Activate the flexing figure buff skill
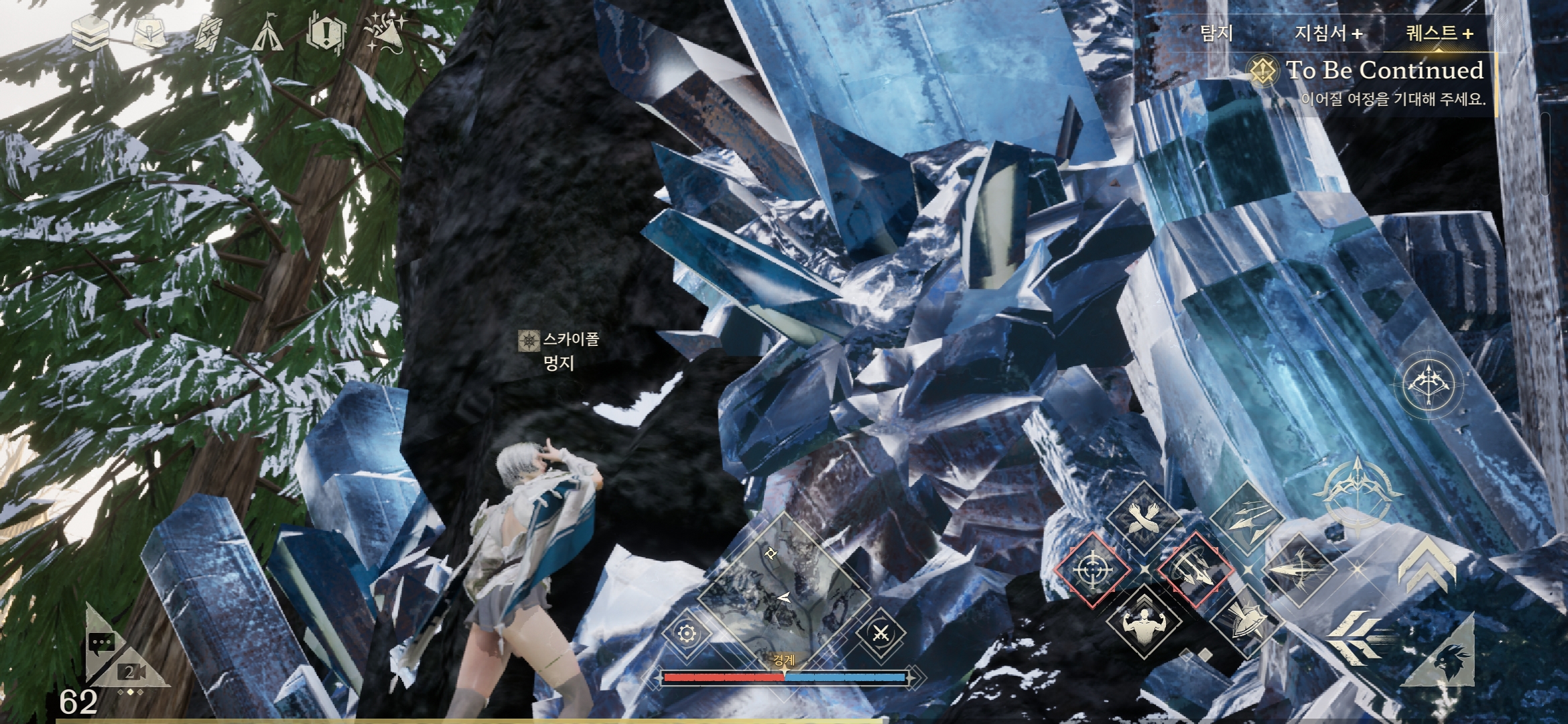The image size is (1568, 724). click(x=1143, y=620)
